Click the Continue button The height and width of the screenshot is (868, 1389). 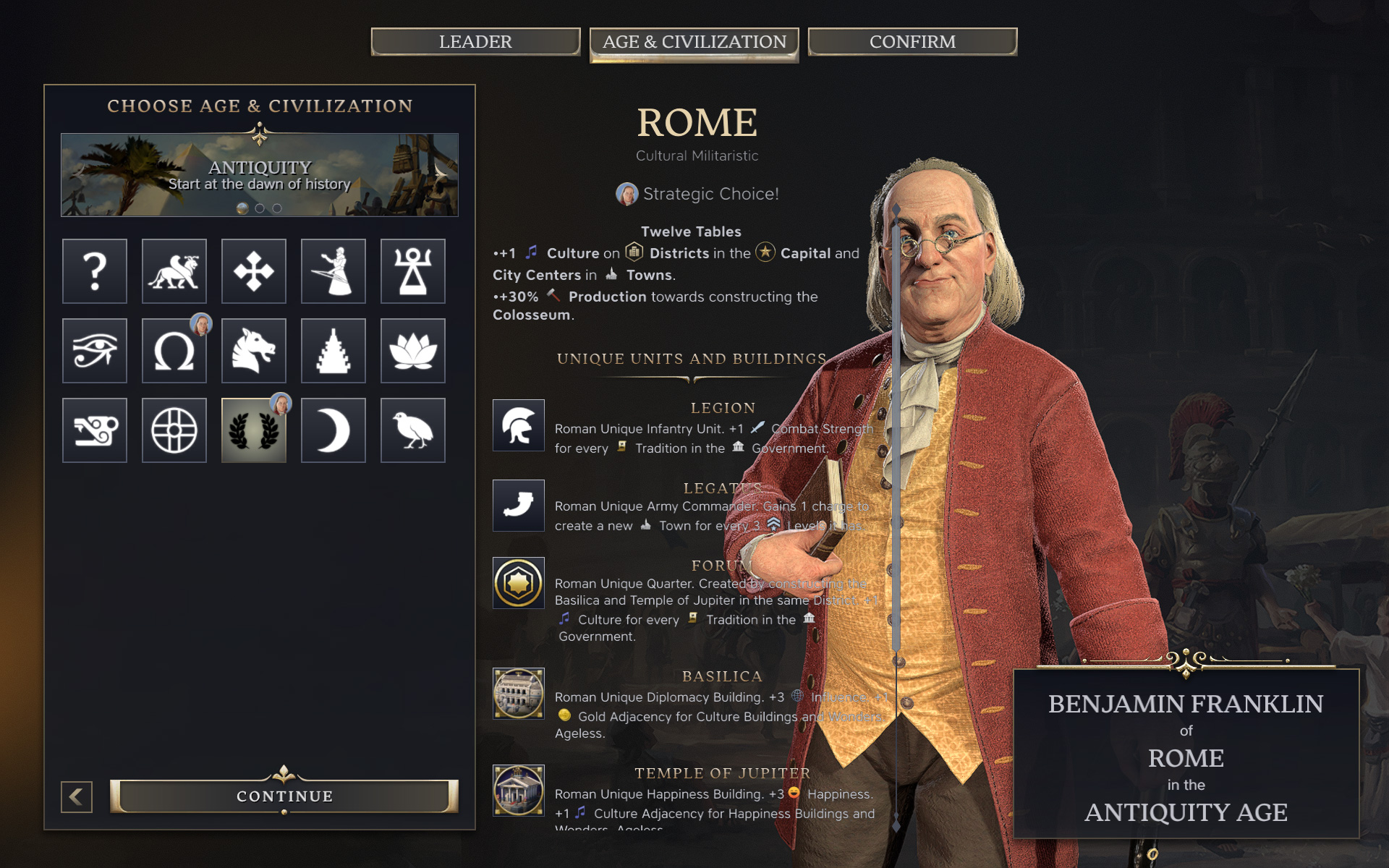284,796
